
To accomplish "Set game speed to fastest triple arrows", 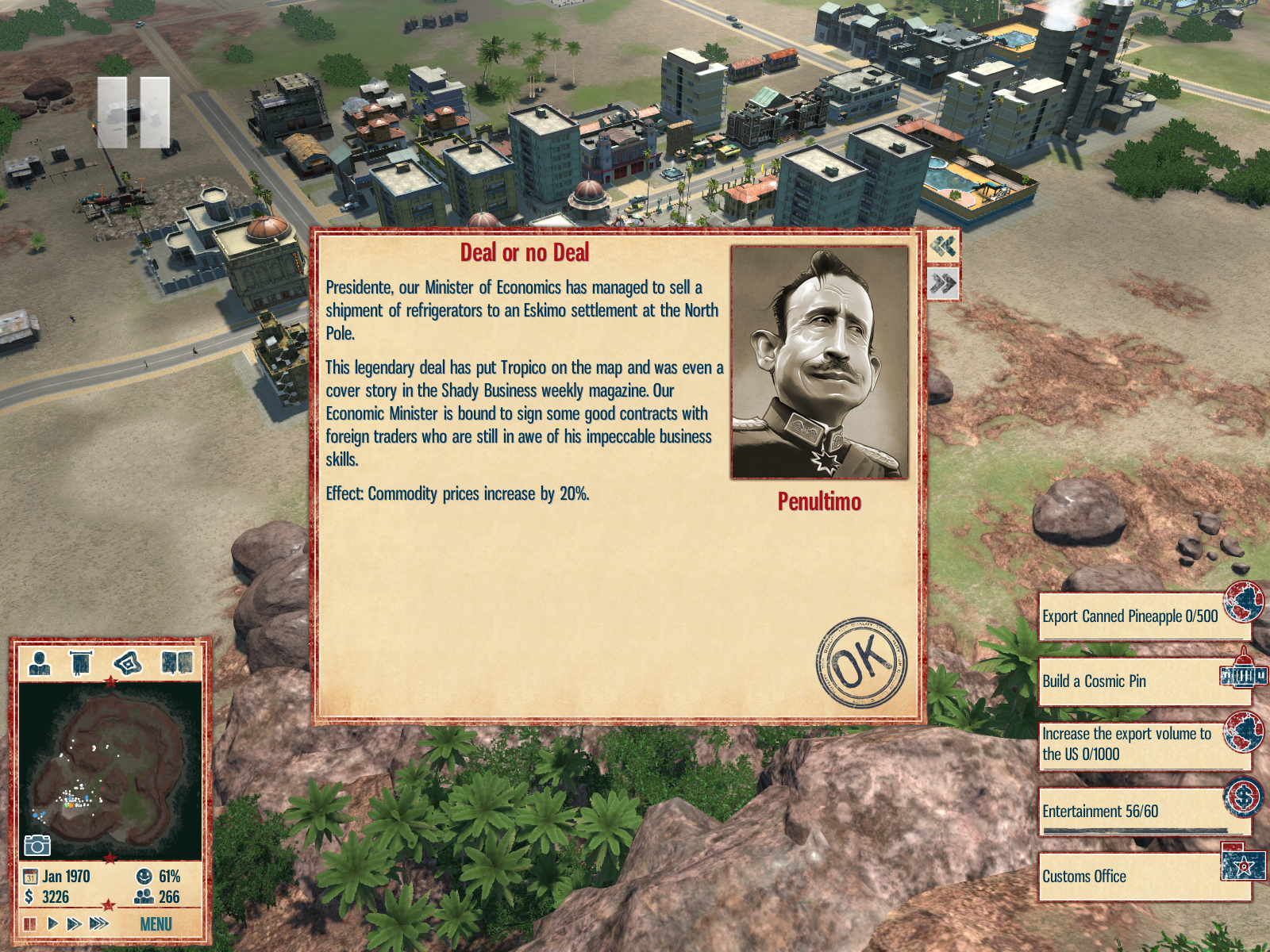I will (x=99, y=923).
